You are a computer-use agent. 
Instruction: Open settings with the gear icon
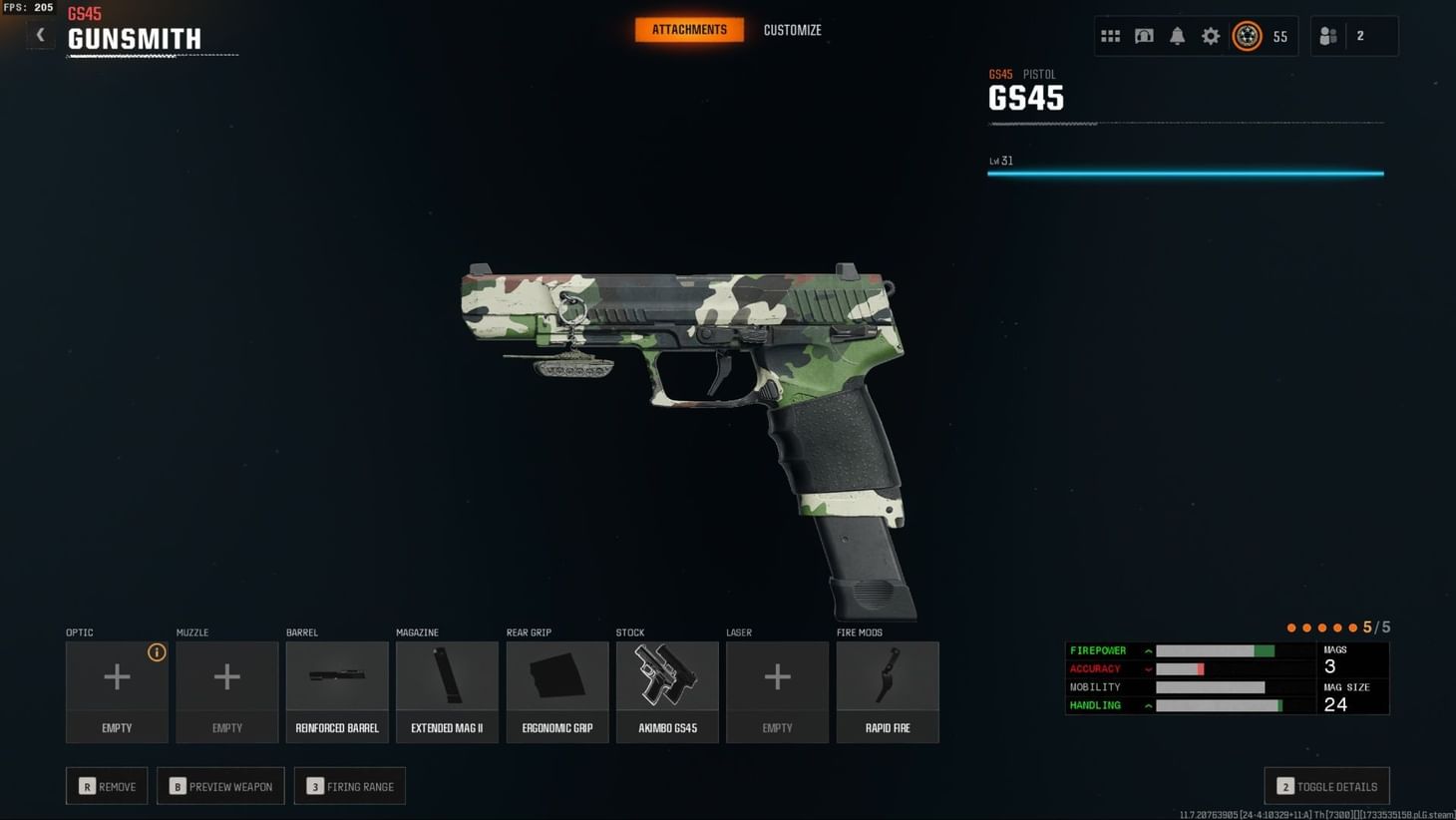coord(1211,36)
